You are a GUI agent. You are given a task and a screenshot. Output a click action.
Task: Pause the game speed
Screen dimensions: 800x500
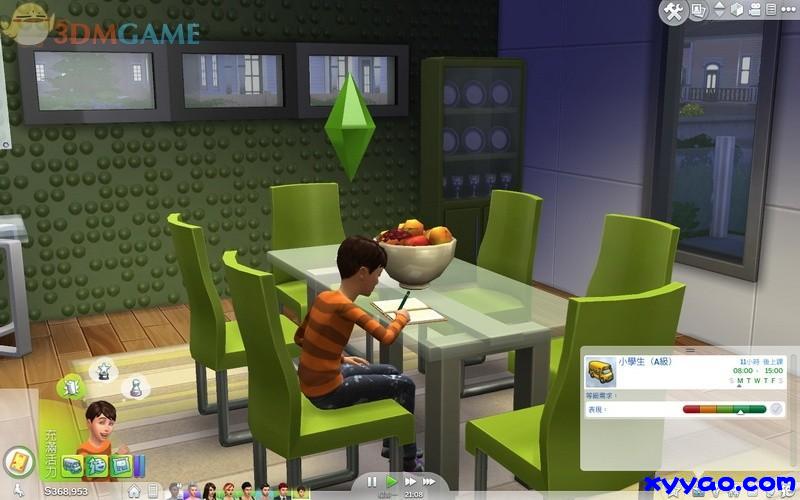(x=373, y=481)
